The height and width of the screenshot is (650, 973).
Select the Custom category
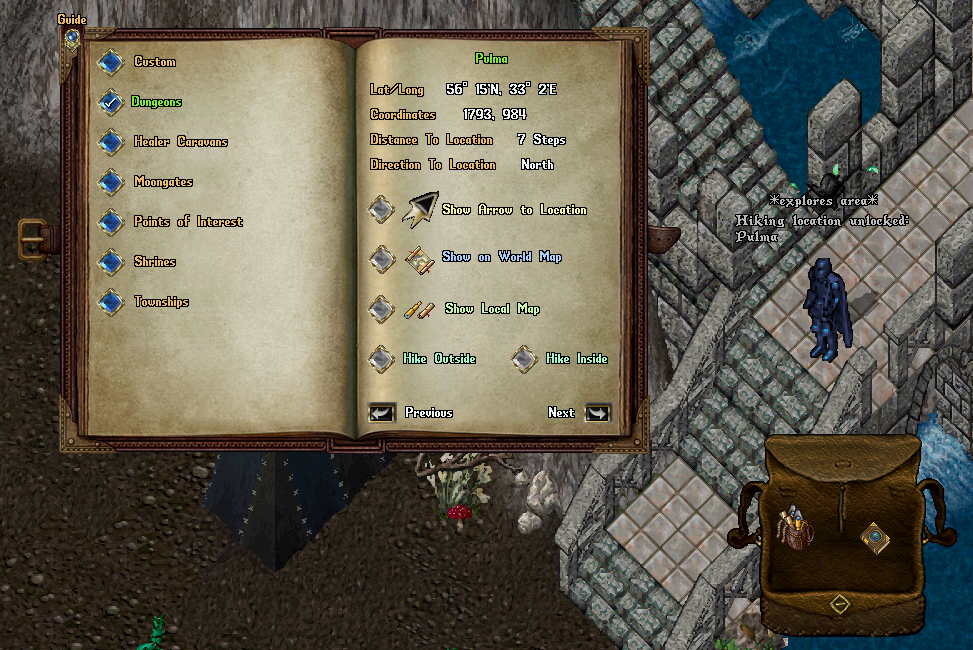click(x=110, y=62)
